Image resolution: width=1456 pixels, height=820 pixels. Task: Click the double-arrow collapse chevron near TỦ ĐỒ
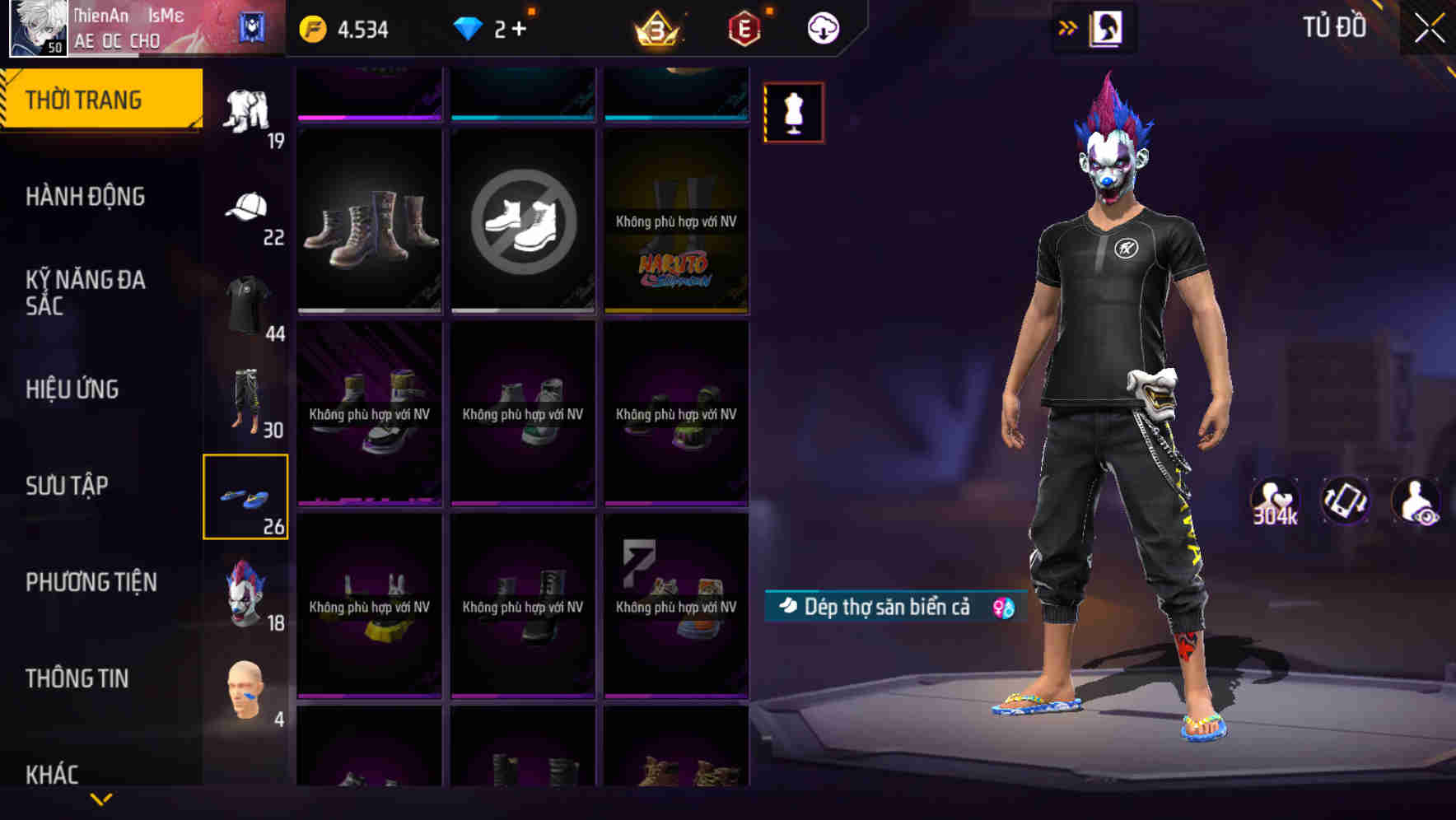tap(1068, 27)
